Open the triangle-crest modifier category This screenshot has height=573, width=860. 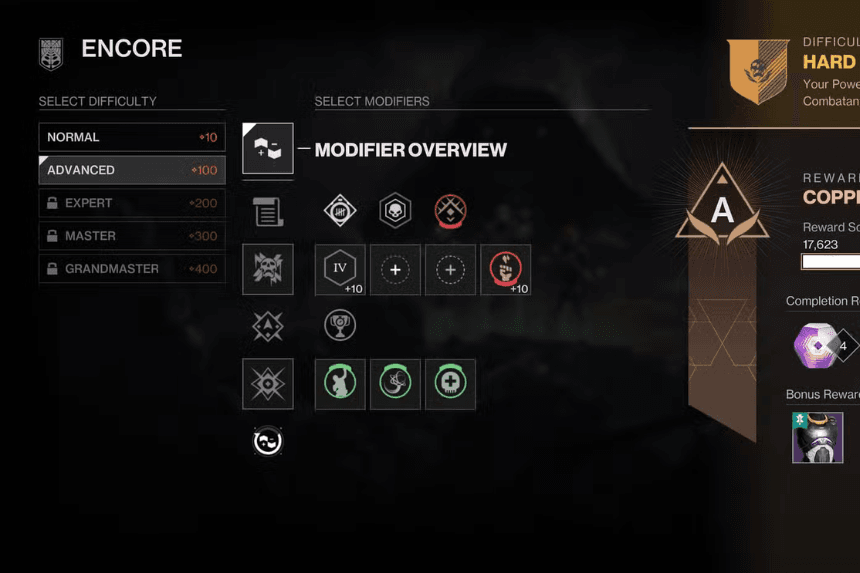(x=268, y=326)
